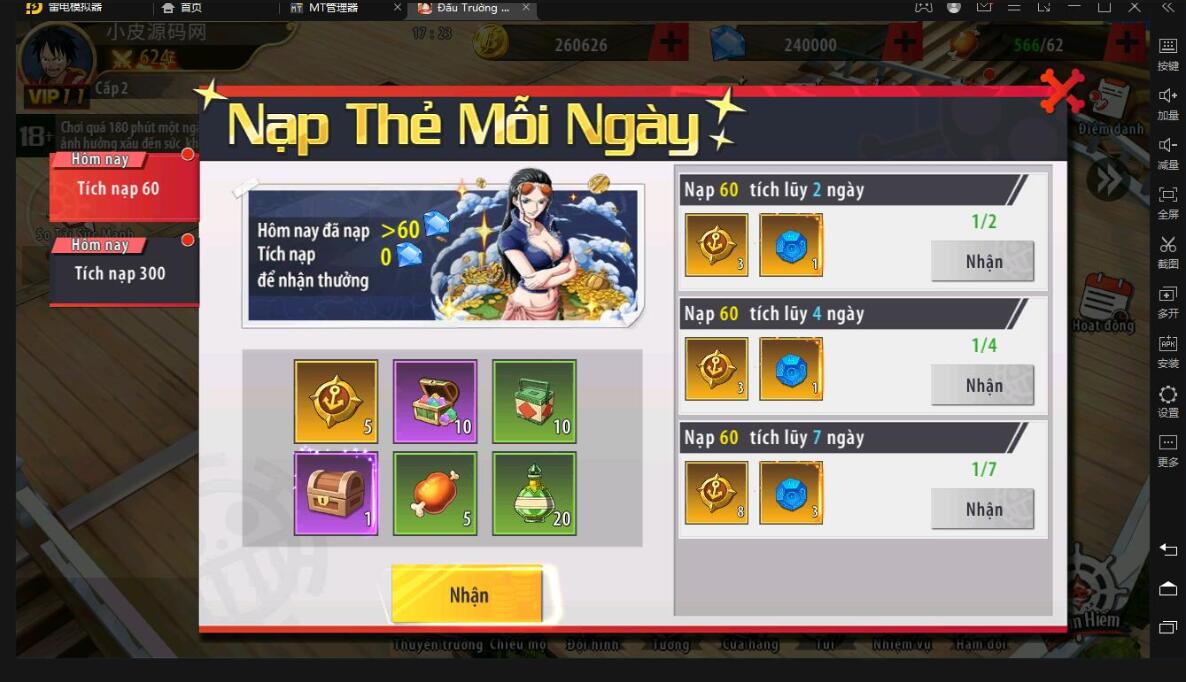Viewport: 1186px width, 682px height.
Task: Select the green potion bottle reward x20
Action: coord(534,493)
